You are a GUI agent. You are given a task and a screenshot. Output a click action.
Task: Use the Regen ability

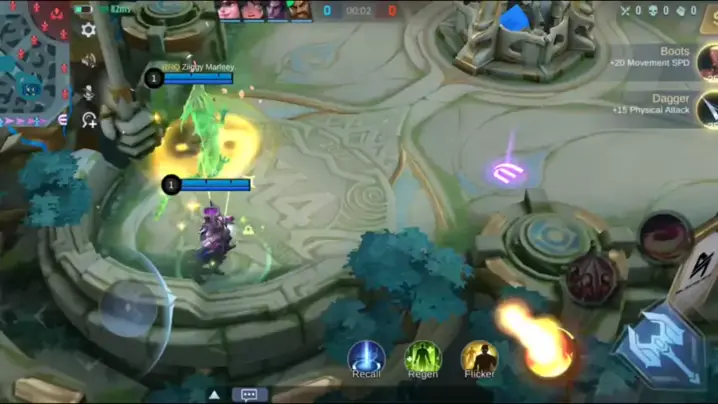422,357
